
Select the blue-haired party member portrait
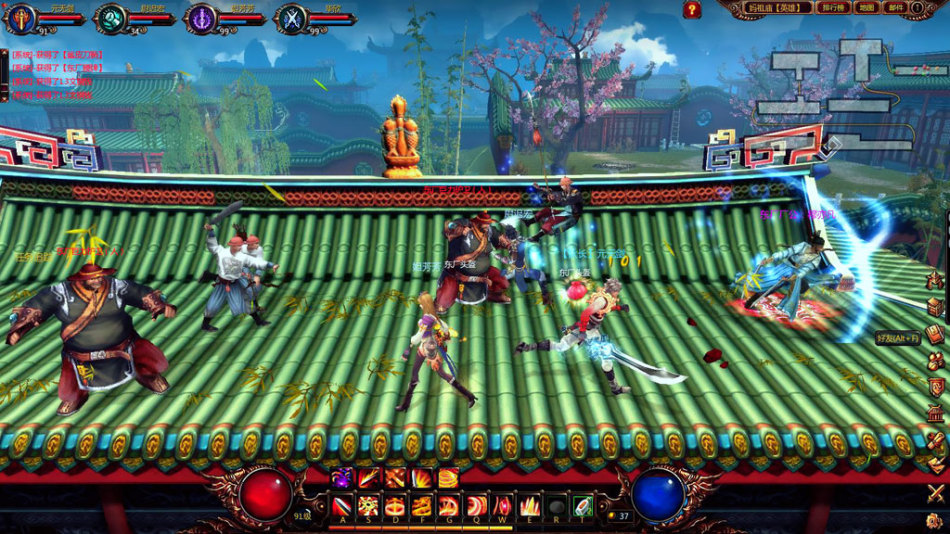coord(20,19)
